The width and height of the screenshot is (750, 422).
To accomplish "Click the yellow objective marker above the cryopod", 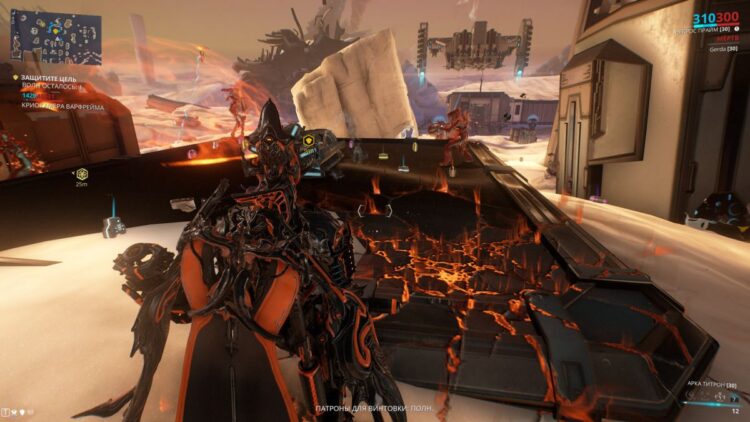I will tap(310, 139).
